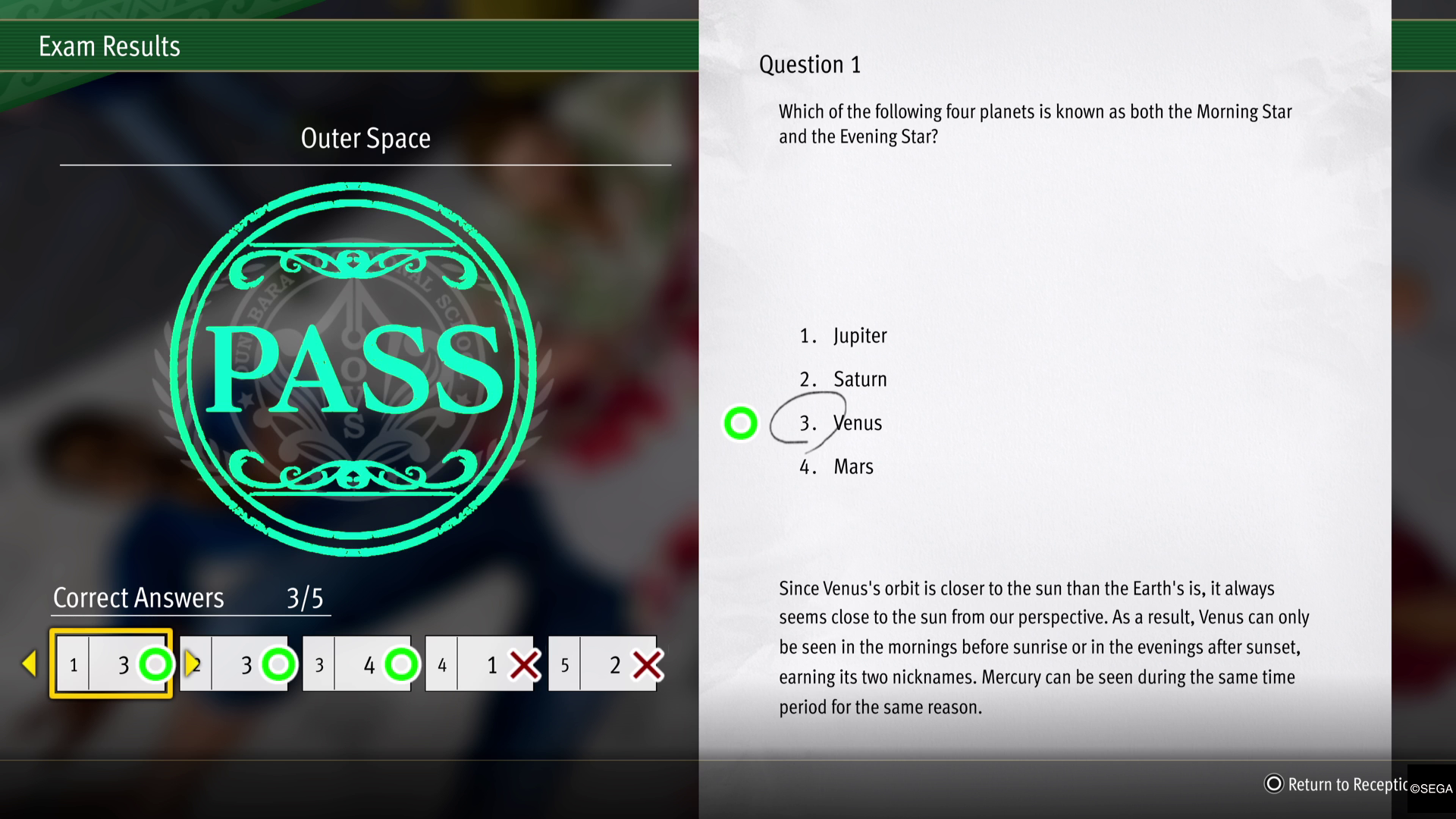
Task: Choose question 5 incorrect result
Action: 604,664
